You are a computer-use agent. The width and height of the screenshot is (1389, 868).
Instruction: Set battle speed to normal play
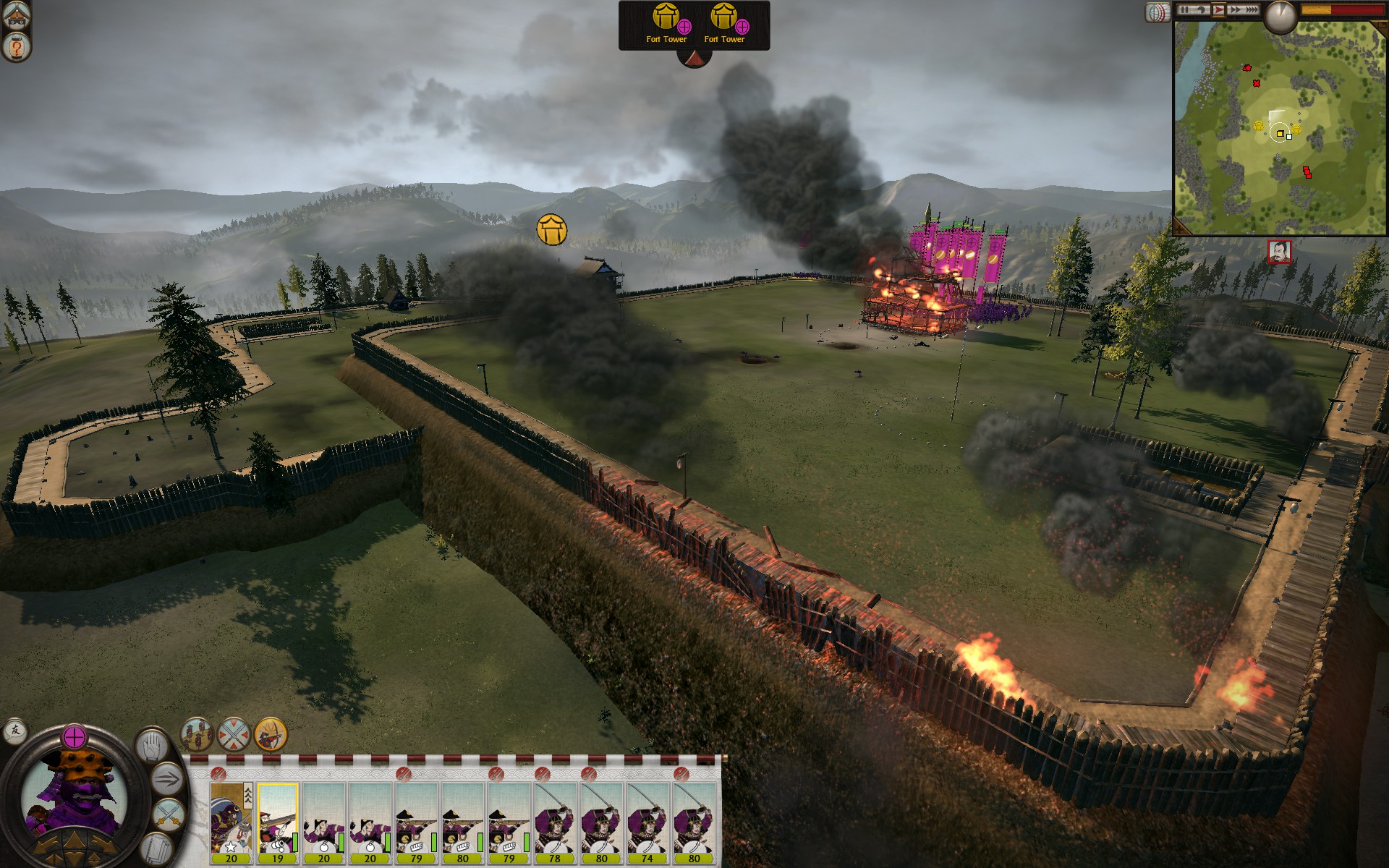1218,10
